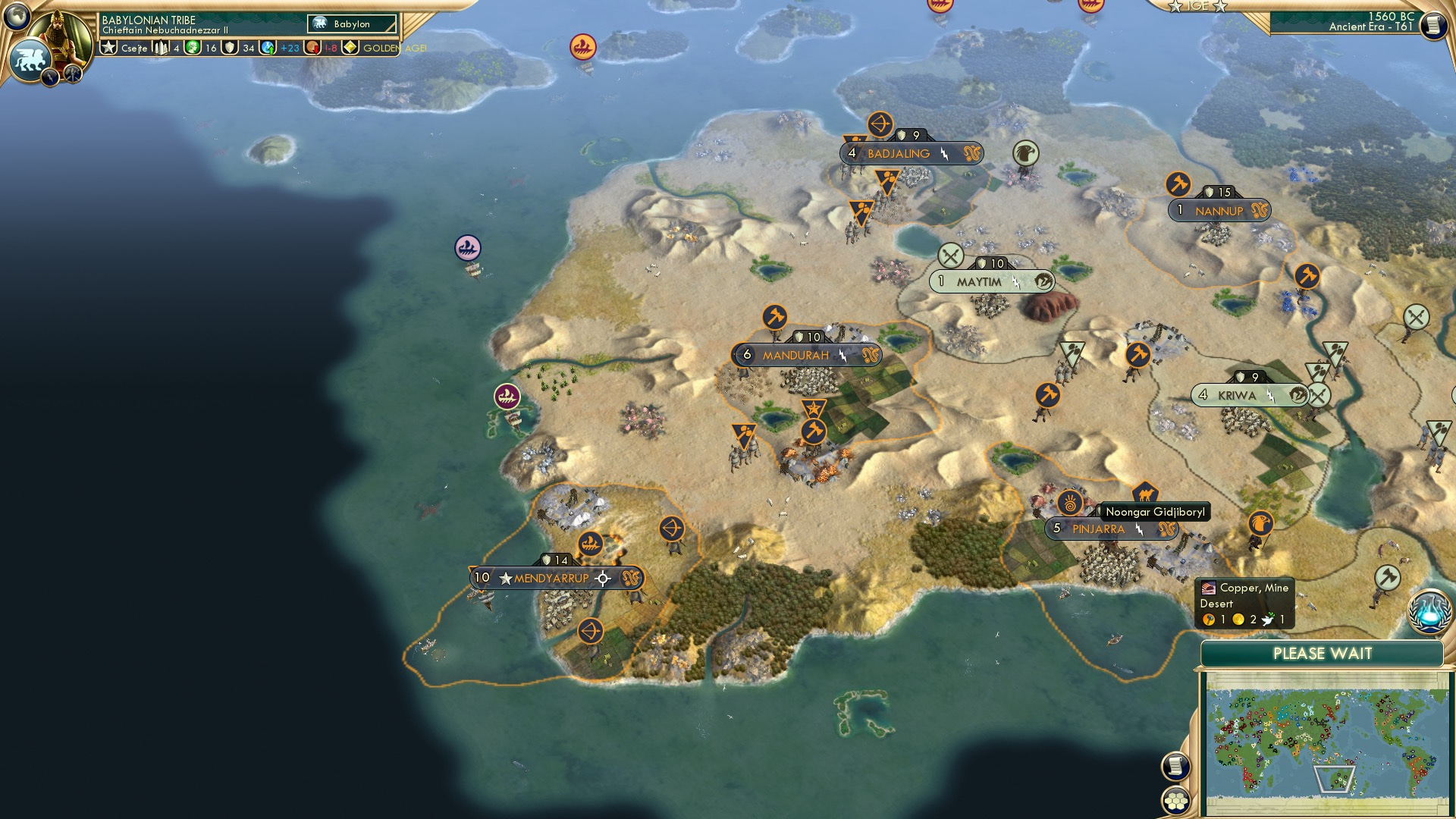Open the IGE editor menu
Image resolution: width=1456 pixels, height=819 pixels.
click(x=1198, y=6)
